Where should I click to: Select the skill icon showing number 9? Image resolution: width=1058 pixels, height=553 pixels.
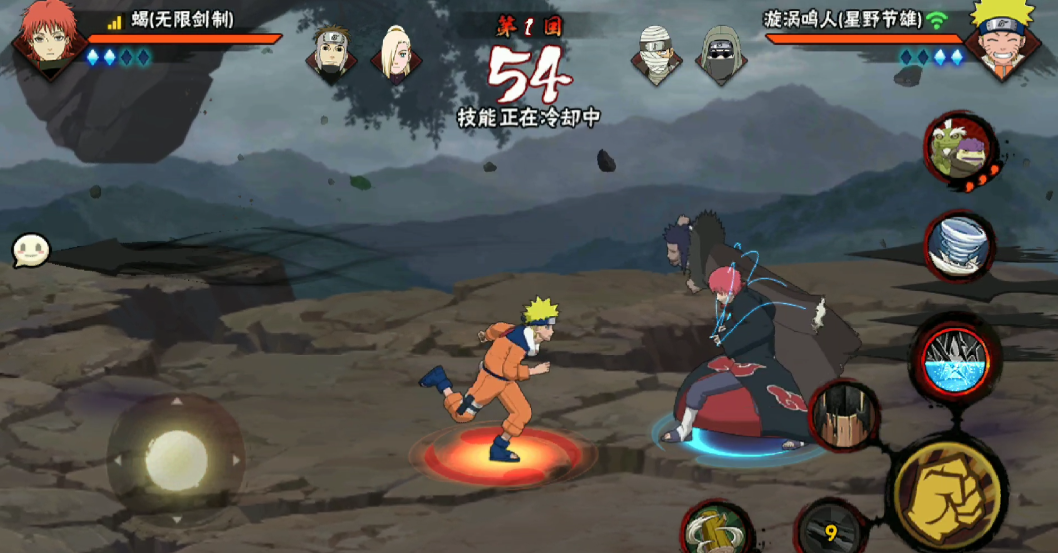830,530
